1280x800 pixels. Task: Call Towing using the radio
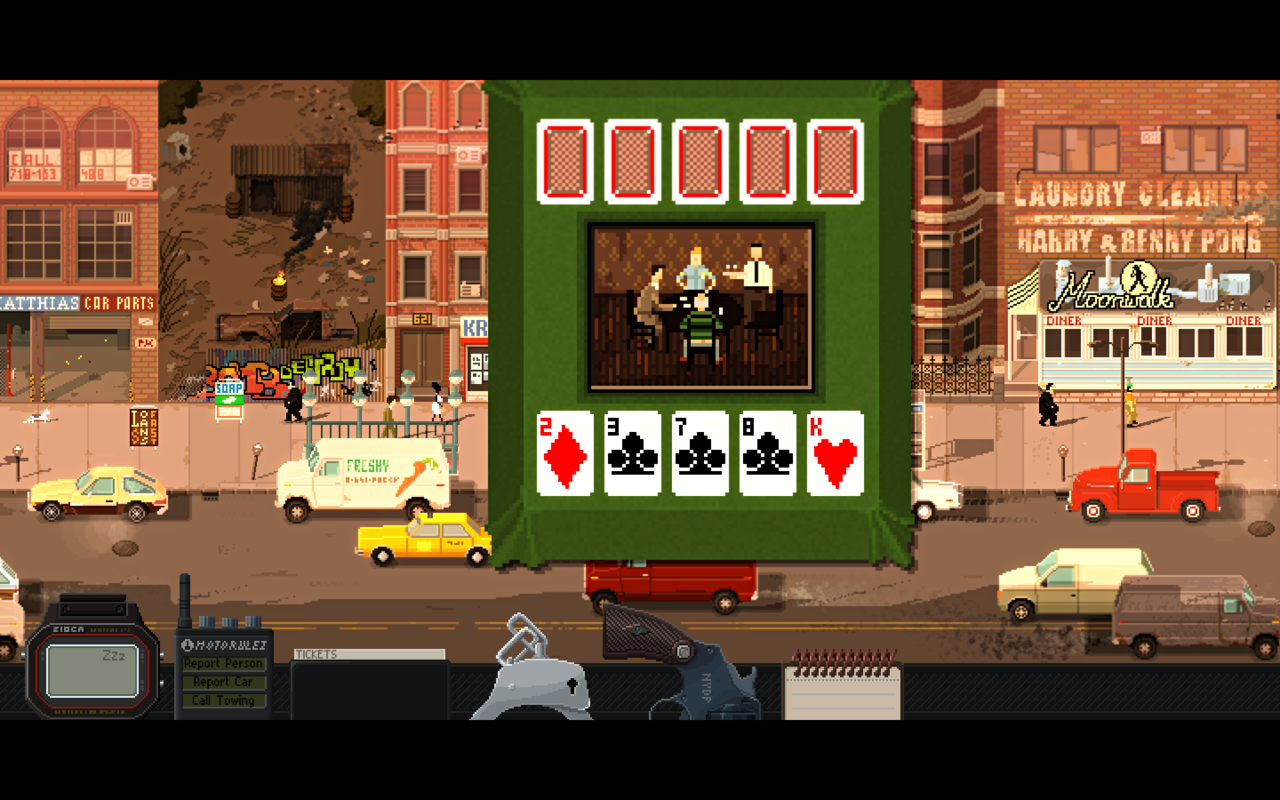pyautogui.click(x=224, y=701)
